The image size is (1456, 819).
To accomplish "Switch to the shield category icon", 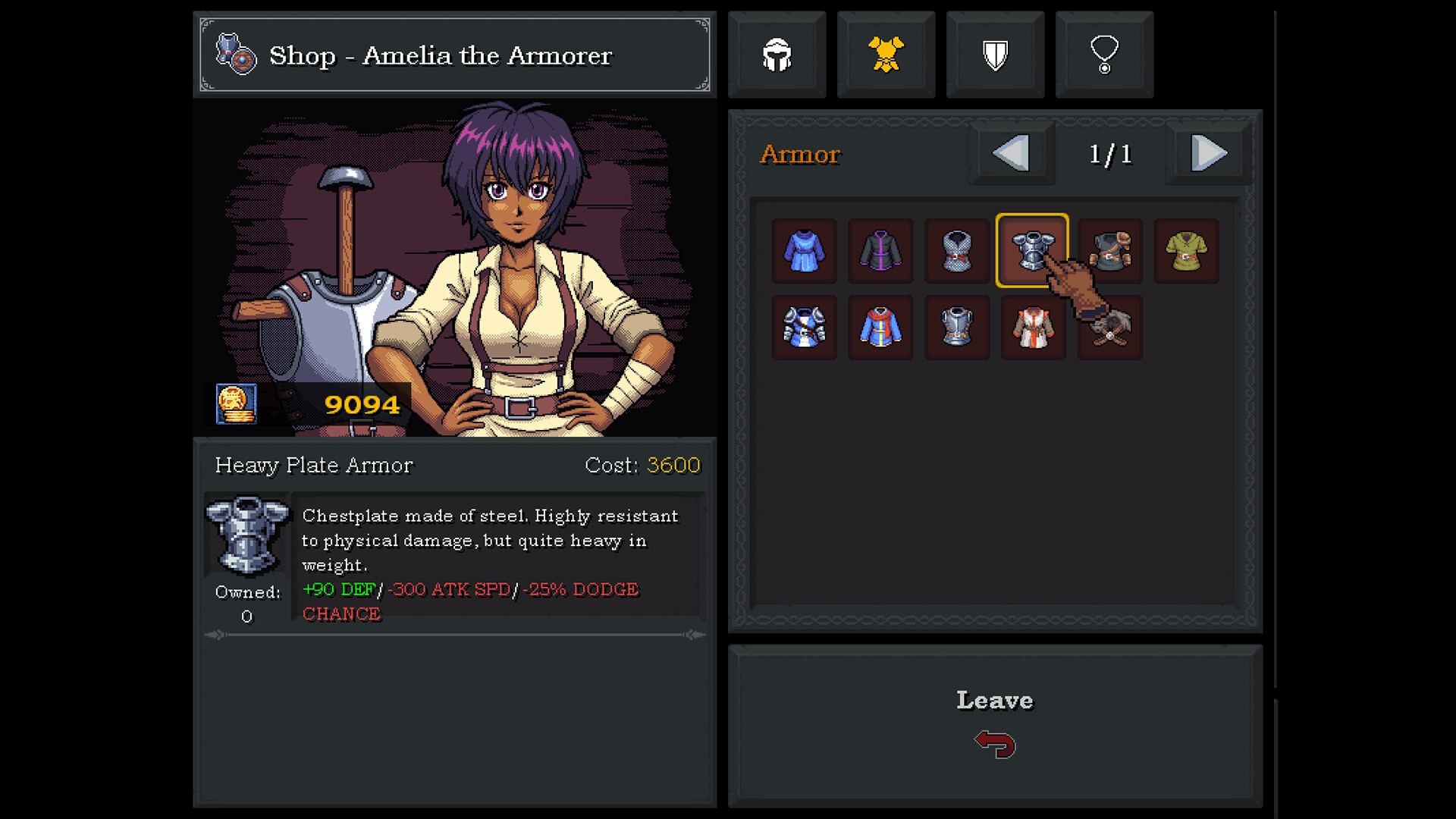I will [x=995, y=54].
